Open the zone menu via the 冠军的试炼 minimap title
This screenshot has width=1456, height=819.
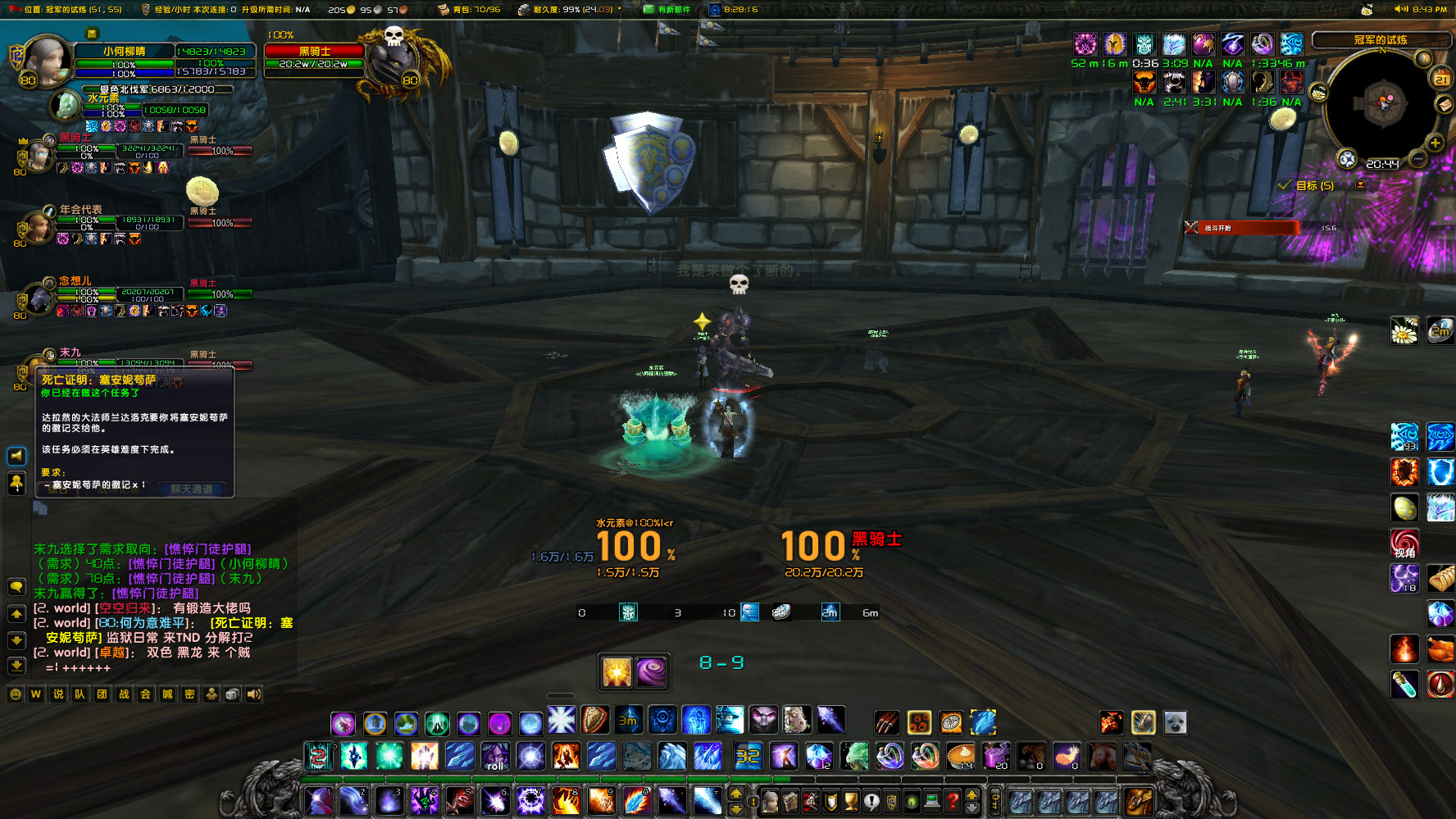point(1381,40)
